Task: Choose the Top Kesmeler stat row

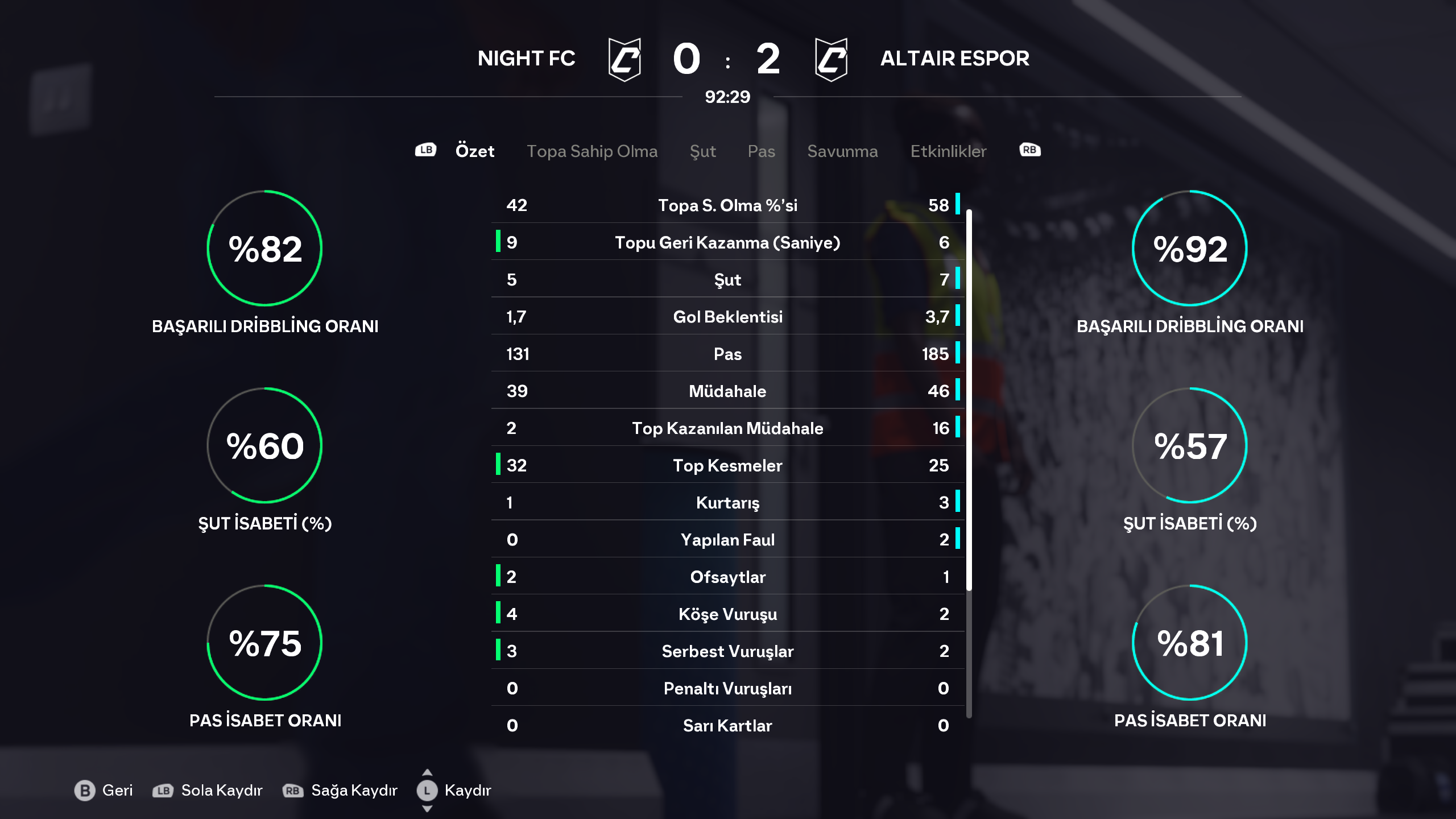Action: 727,466
